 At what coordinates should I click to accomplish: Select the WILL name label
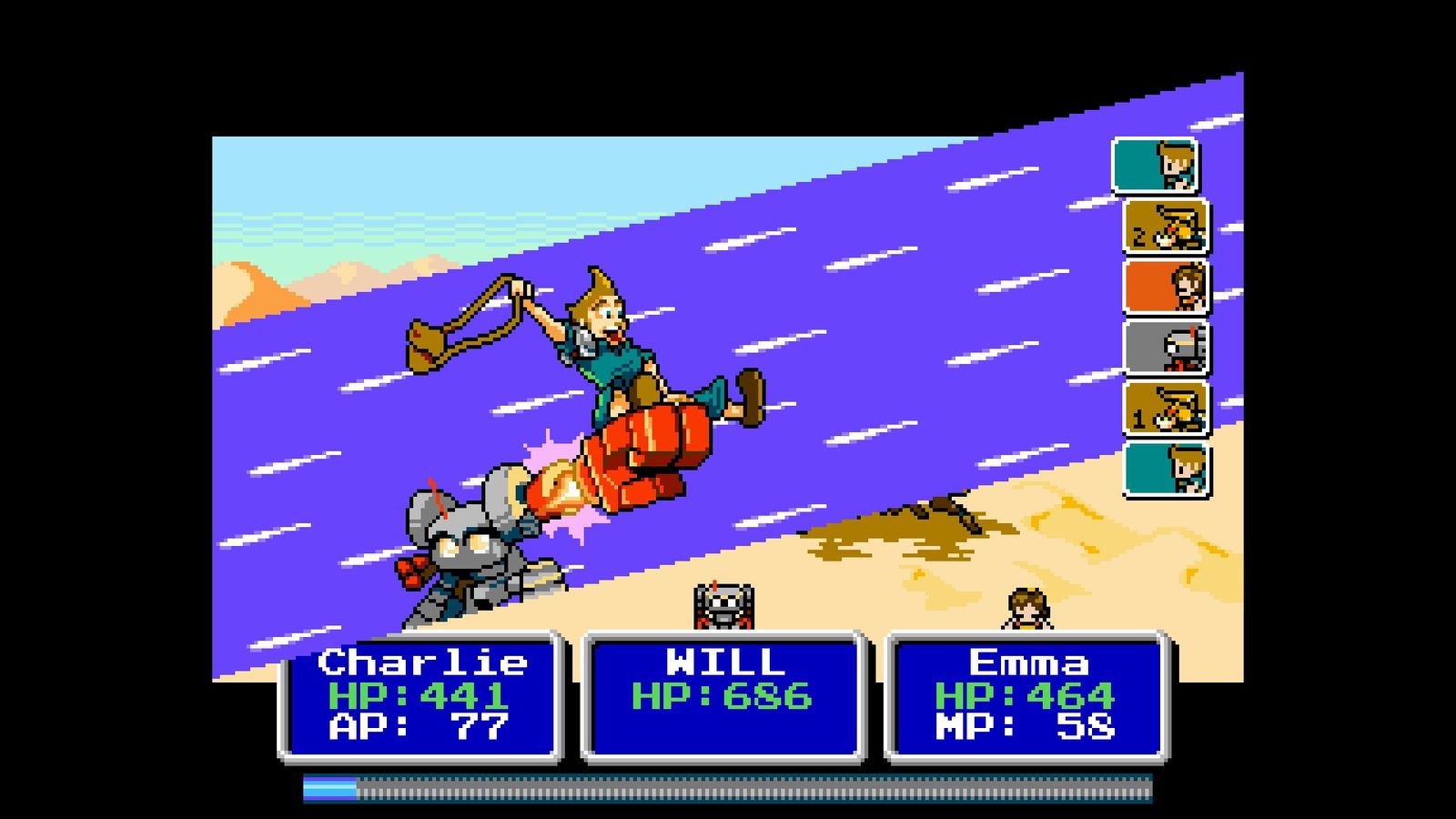pyautogui.click(x=723, y=660)
